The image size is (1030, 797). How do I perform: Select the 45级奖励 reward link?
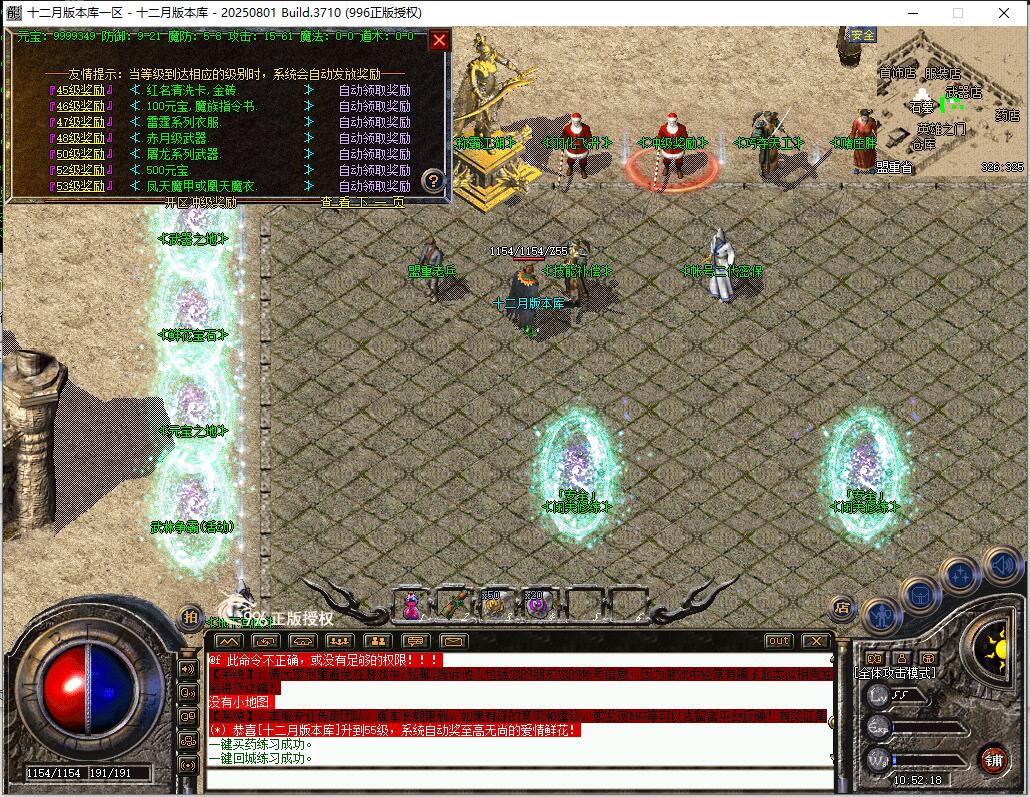point(81,90)
